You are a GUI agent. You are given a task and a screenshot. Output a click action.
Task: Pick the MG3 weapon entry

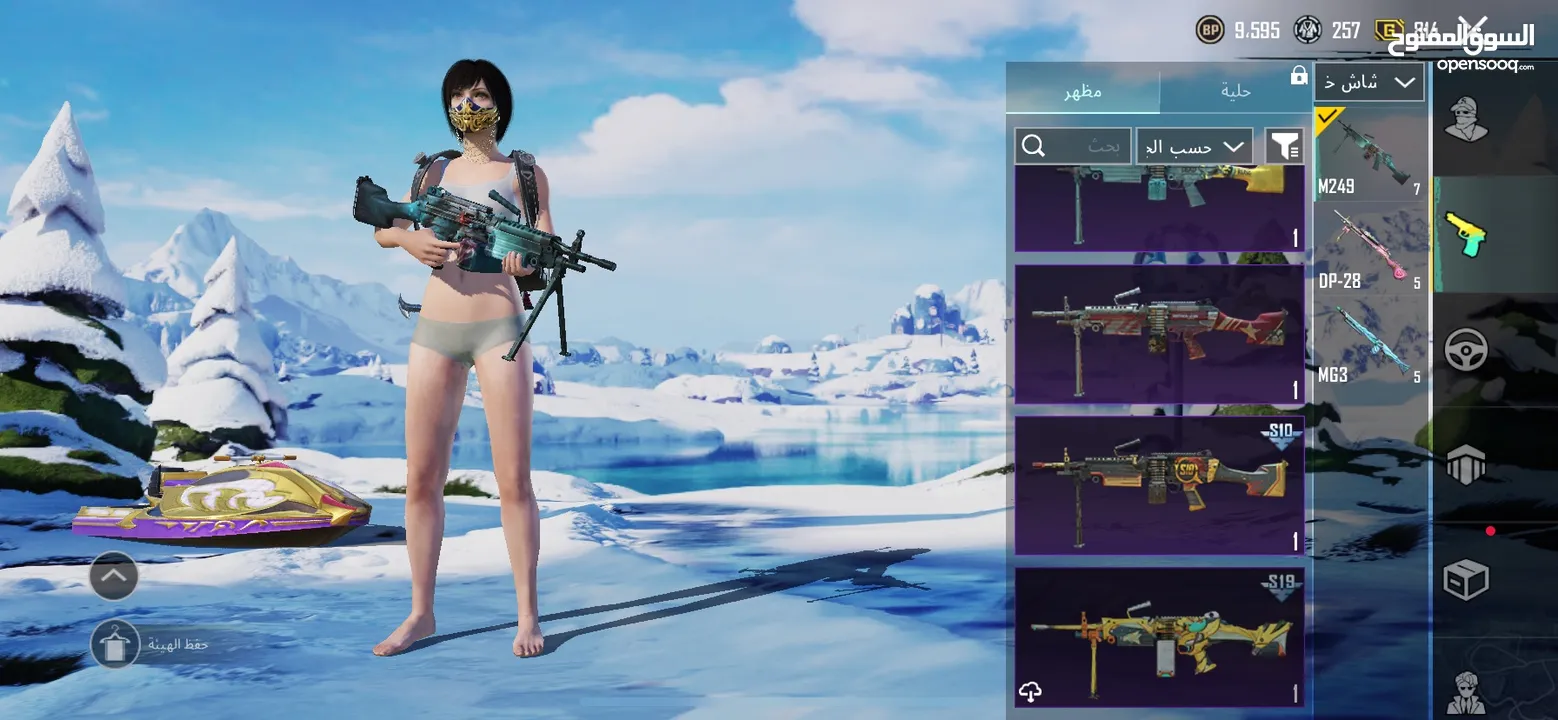[1371, 343]
